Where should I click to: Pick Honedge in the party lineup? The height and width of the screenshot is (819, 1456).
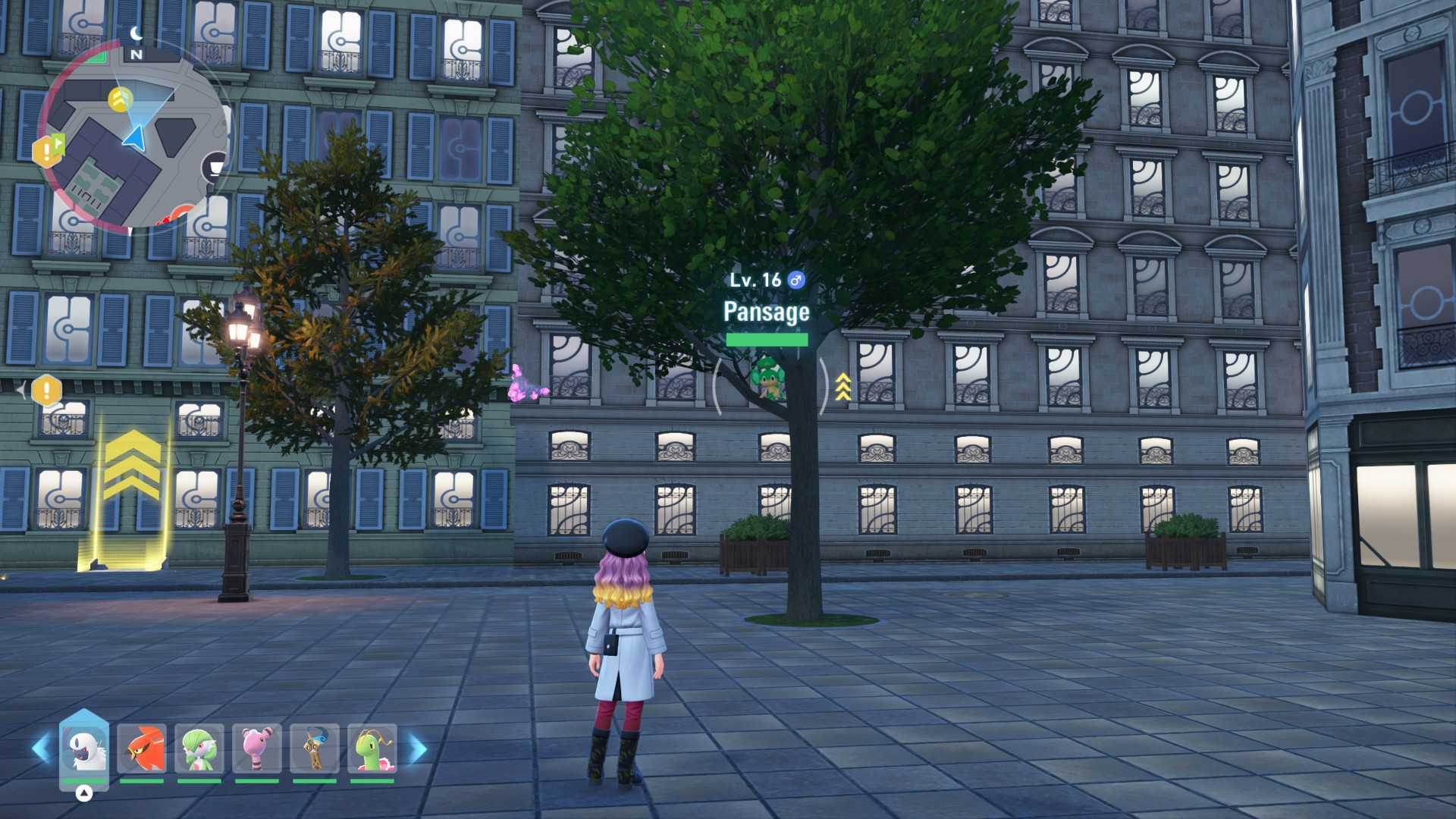(315, 748)
